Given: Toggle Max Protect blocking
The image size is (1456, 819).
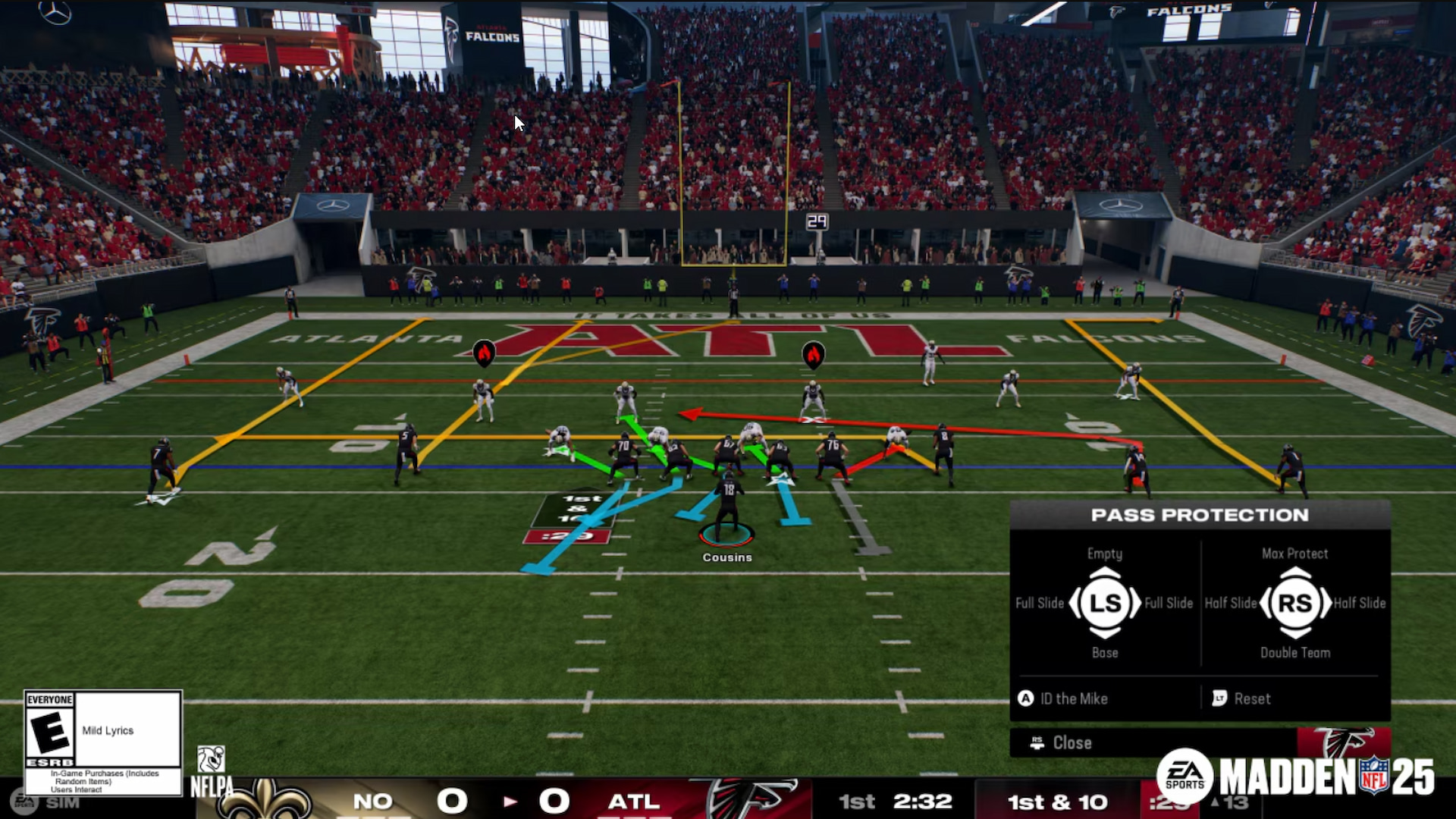Looking at the screenshot, I should (1295, 554).
